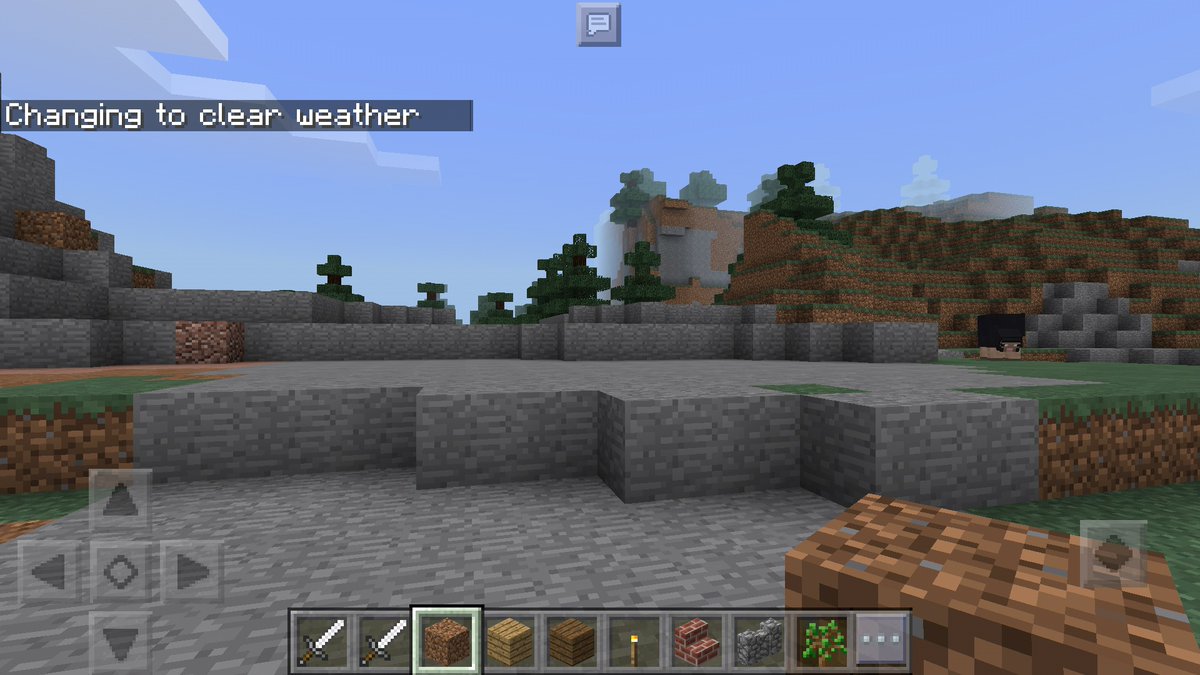Tap the move left arrow
This screenshot has width=1200, height=675.
(x=49, y=572)
